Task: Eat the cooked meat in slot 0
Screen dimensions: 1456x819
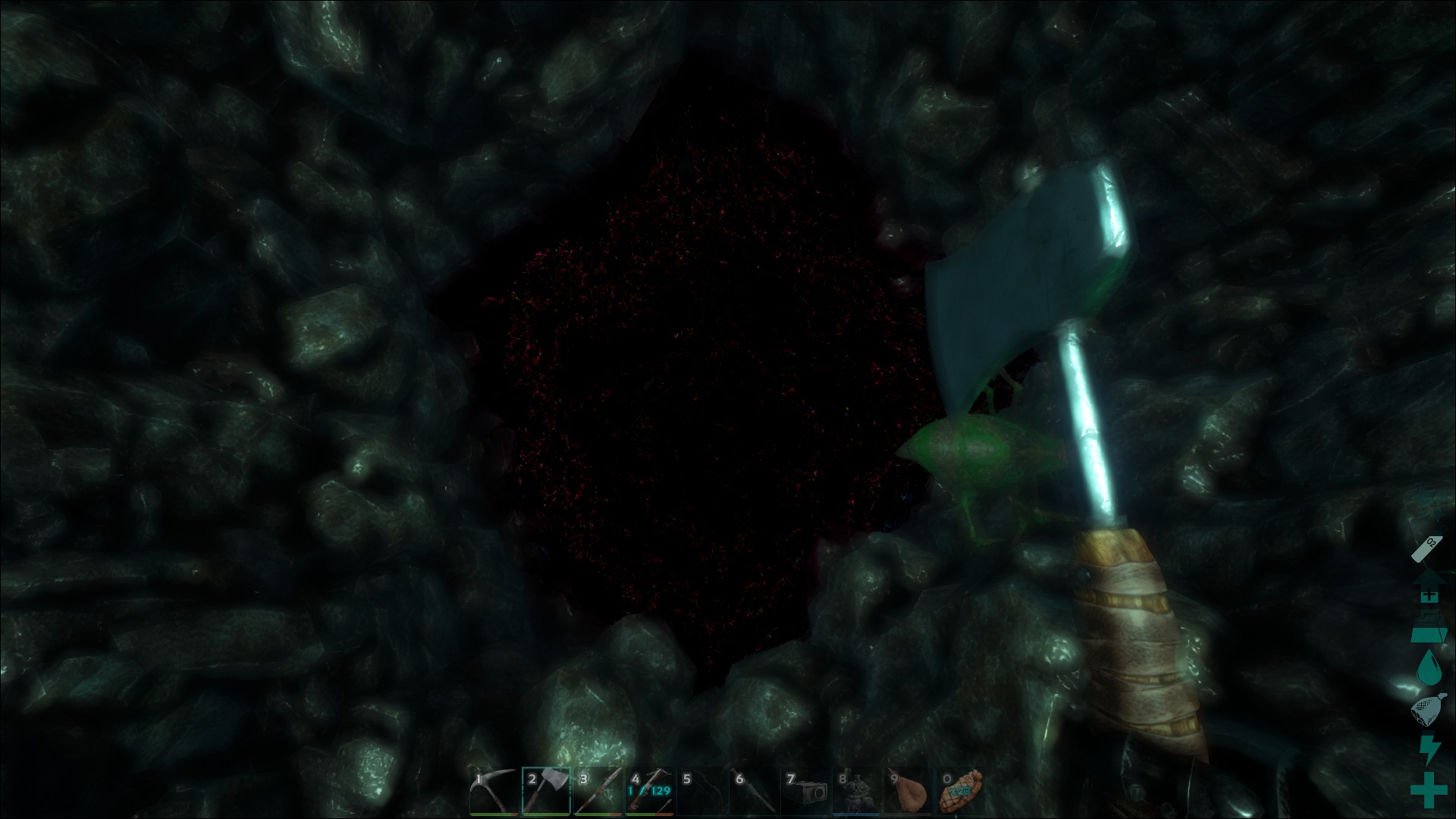Action: (x=961, y=792)
